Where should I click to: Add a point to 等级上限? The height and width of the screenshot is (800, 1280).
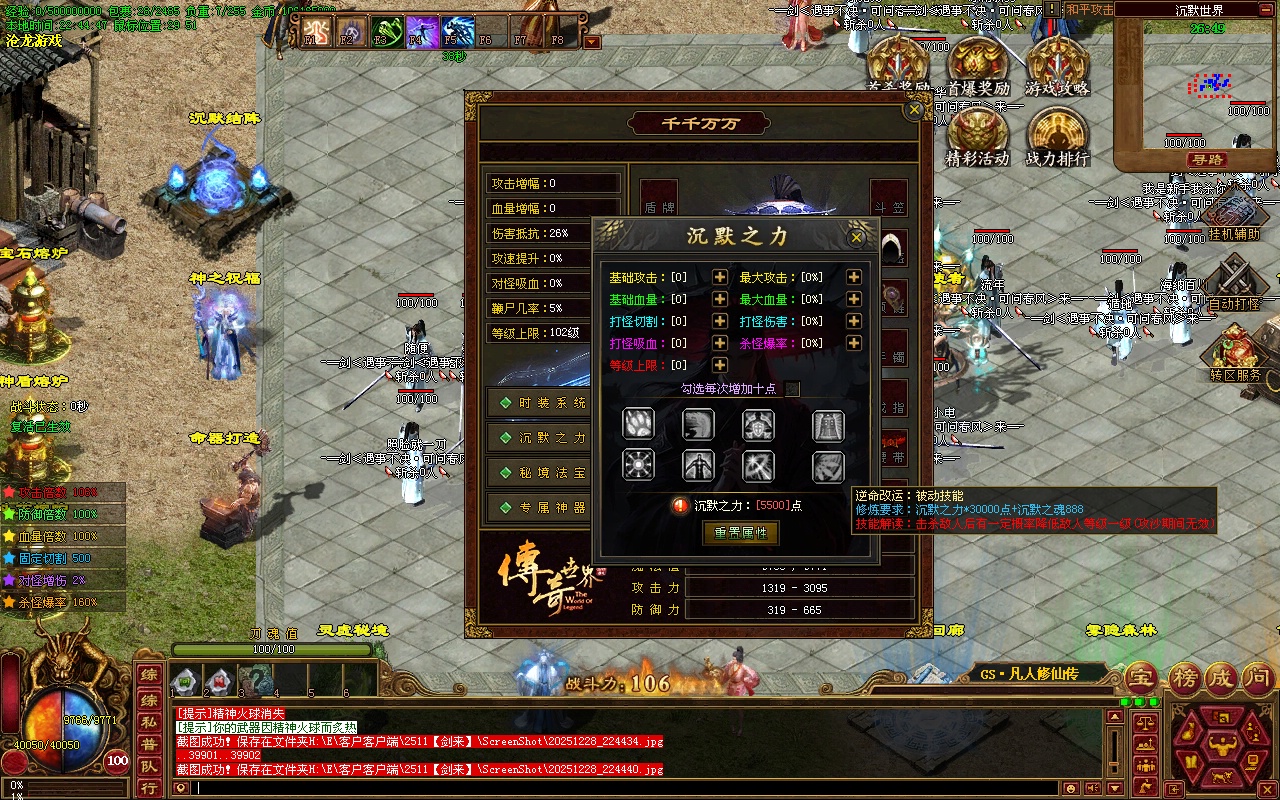[720, 365]
